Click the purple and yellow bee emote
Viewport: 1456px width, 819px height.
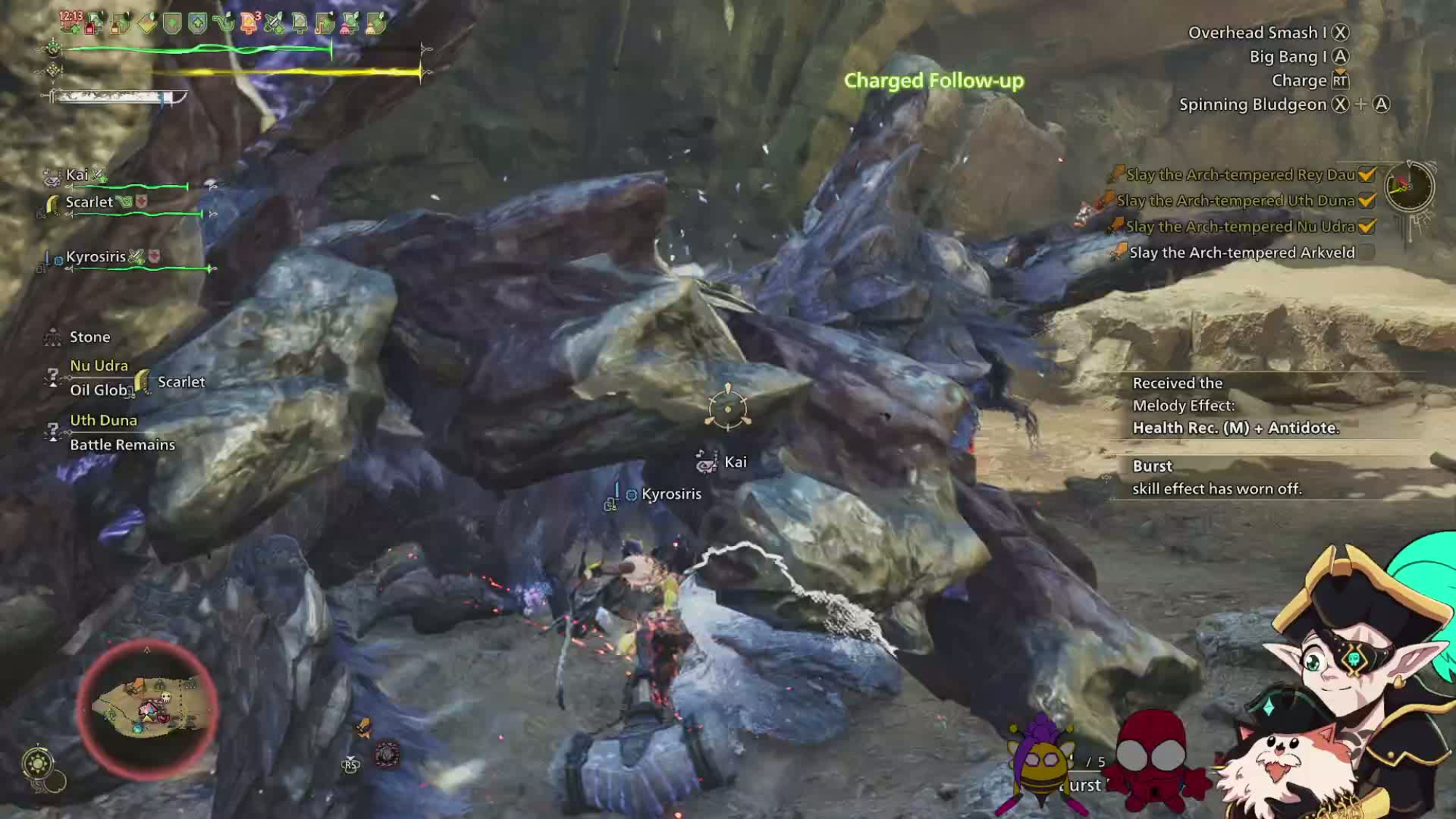click(1042, 764)
